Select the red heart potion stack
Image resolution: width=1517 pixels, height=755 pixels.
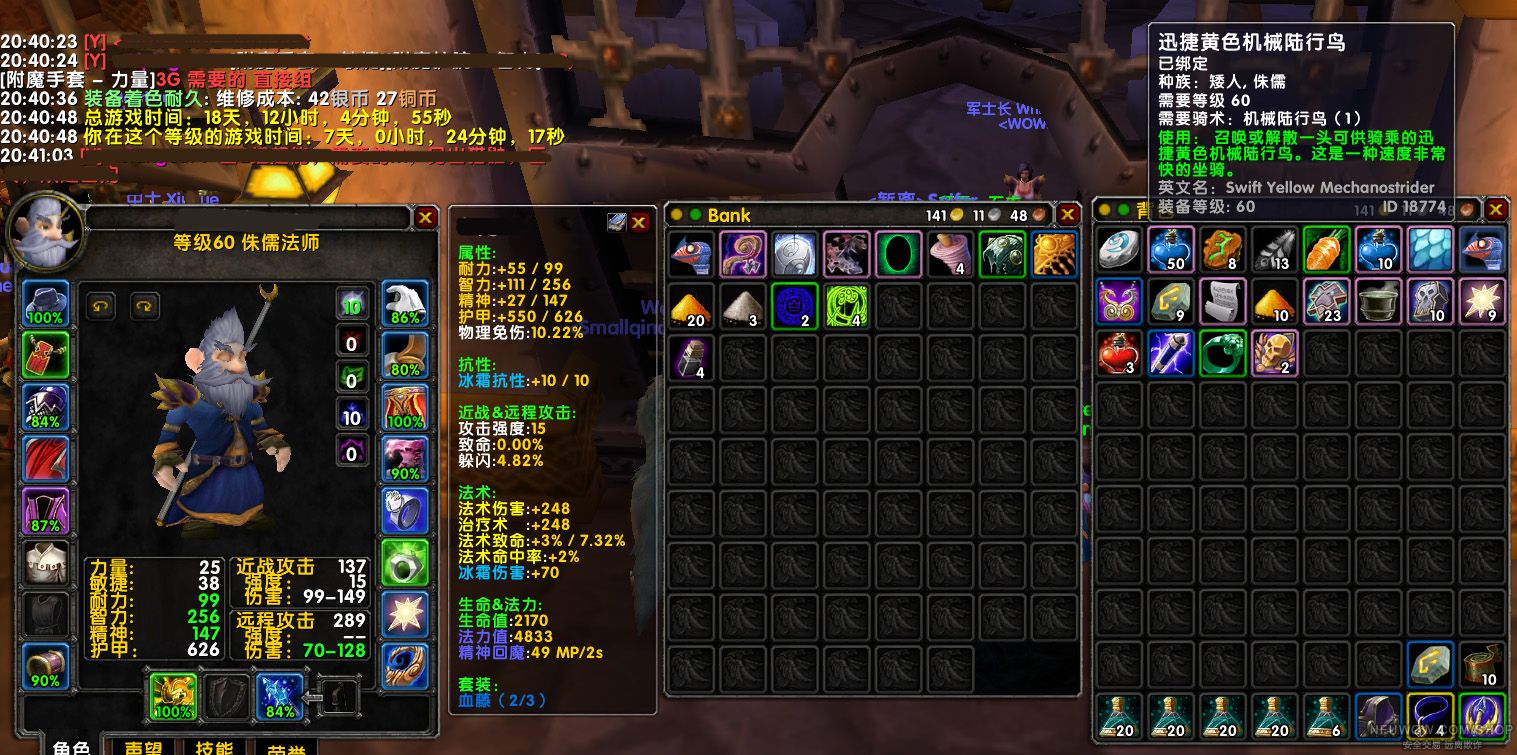point(1119,353)
